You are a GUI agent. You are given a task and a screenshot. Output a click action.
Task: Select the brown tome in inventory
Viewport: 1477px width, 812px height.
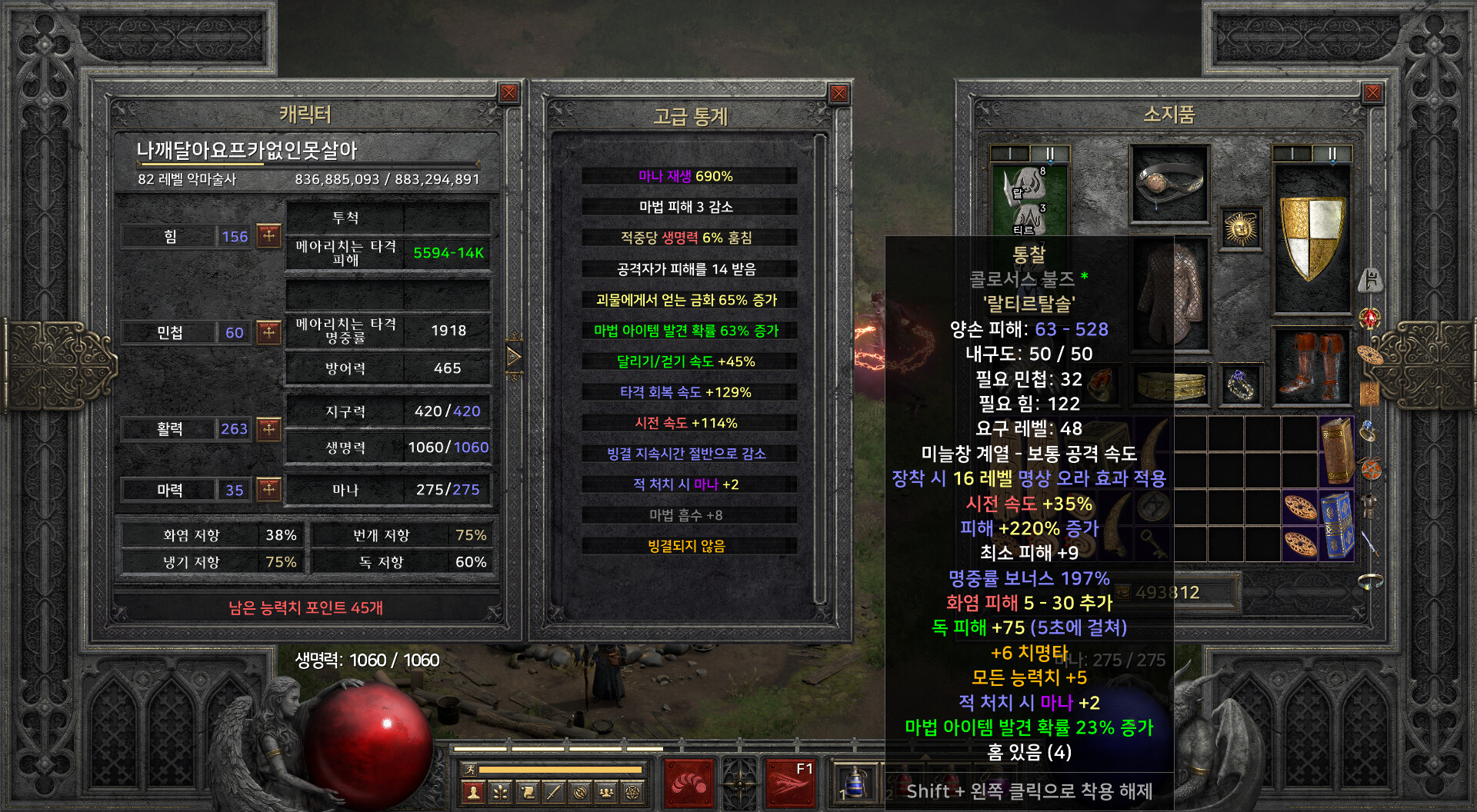pos(1337,451)
